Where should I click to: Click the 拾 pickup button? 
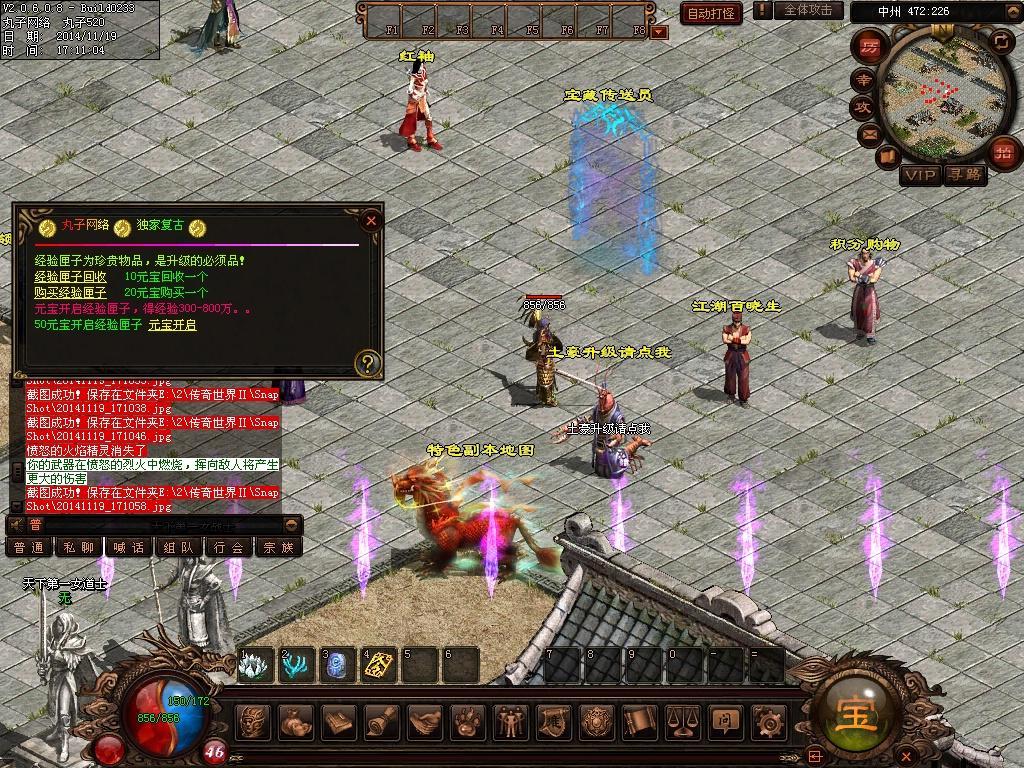click(x=1002, y=152)
